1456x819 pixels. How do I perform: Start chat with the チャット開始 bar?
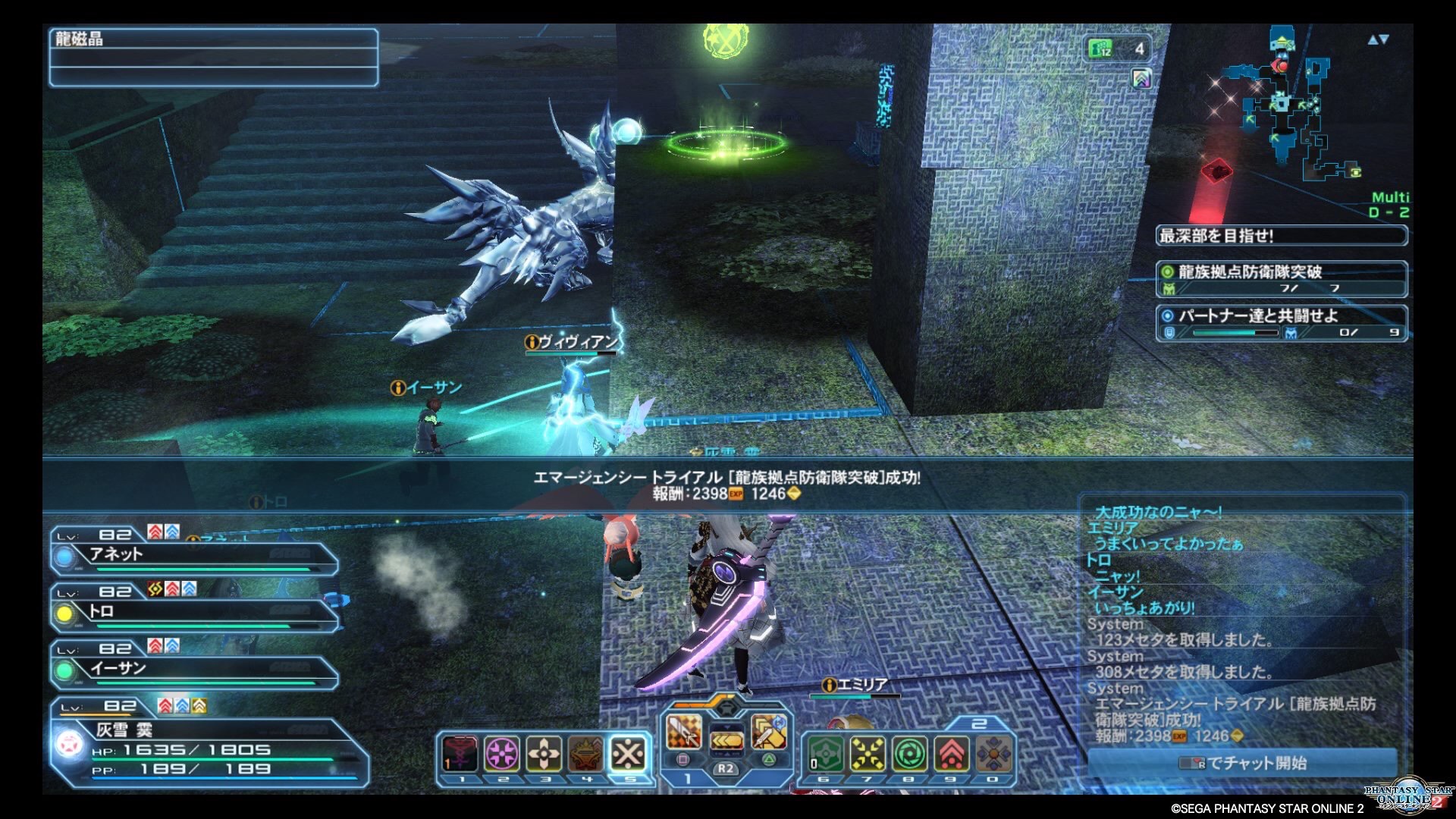(x=1242, y=763)
